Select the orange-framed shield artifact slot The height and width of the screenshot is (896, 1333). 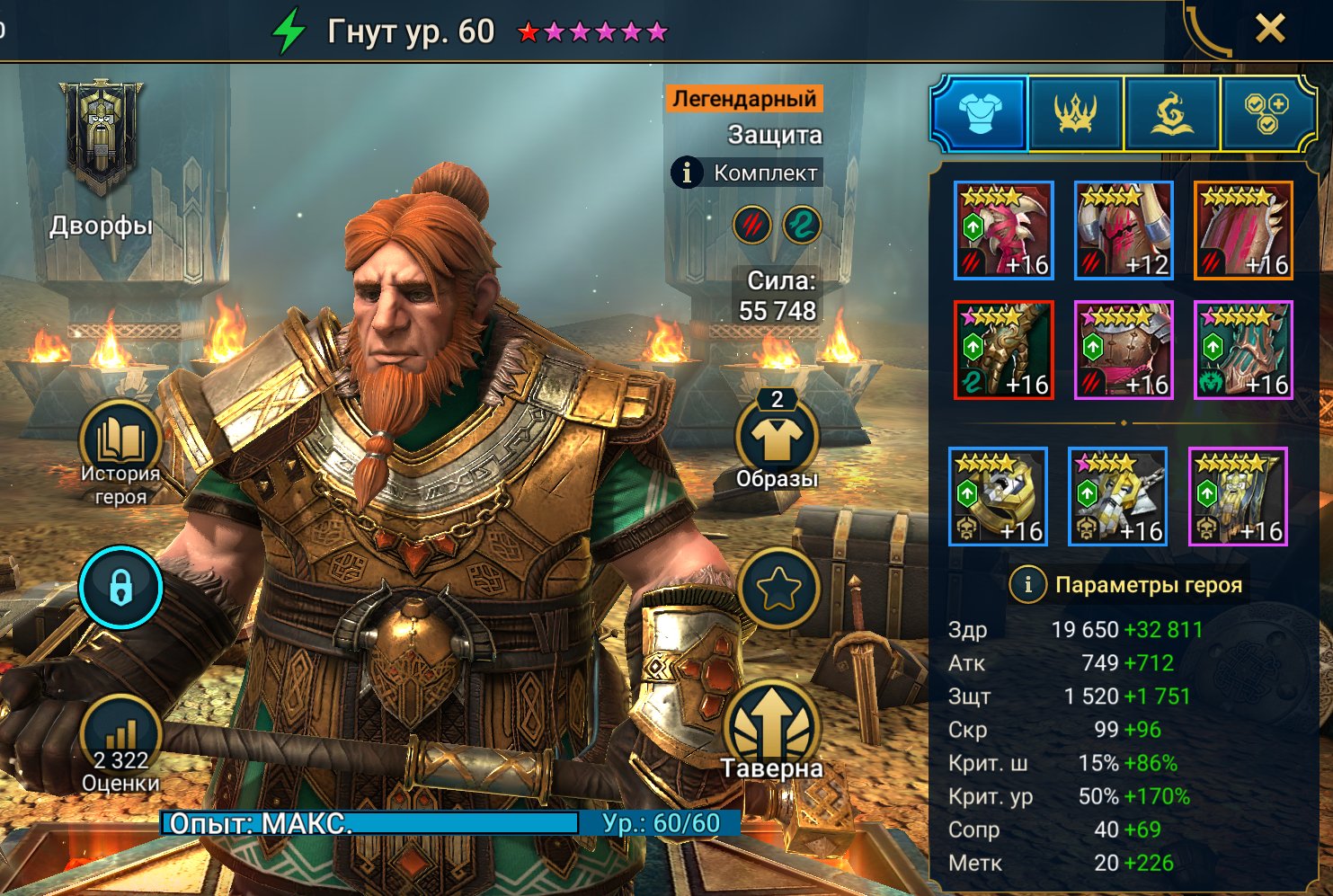(x=1243, y=230)
